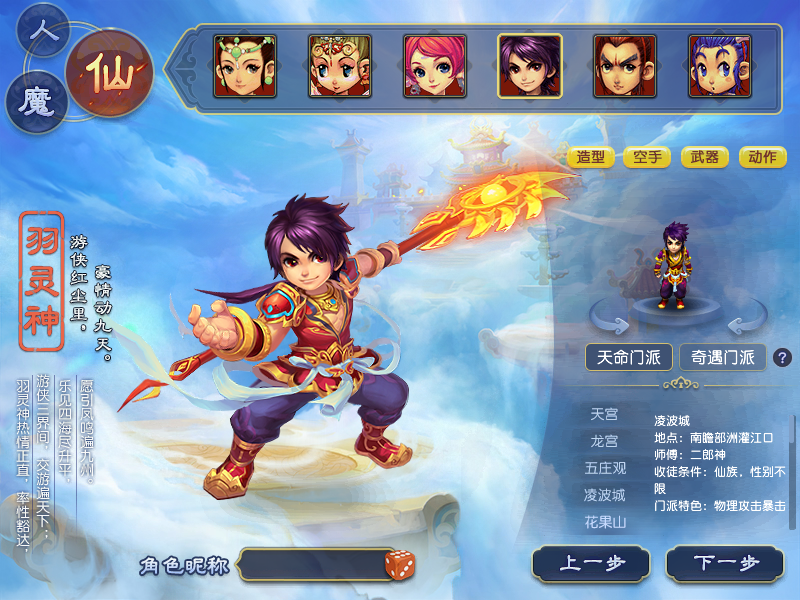Play the 动作 action preview

click(762, 157)
